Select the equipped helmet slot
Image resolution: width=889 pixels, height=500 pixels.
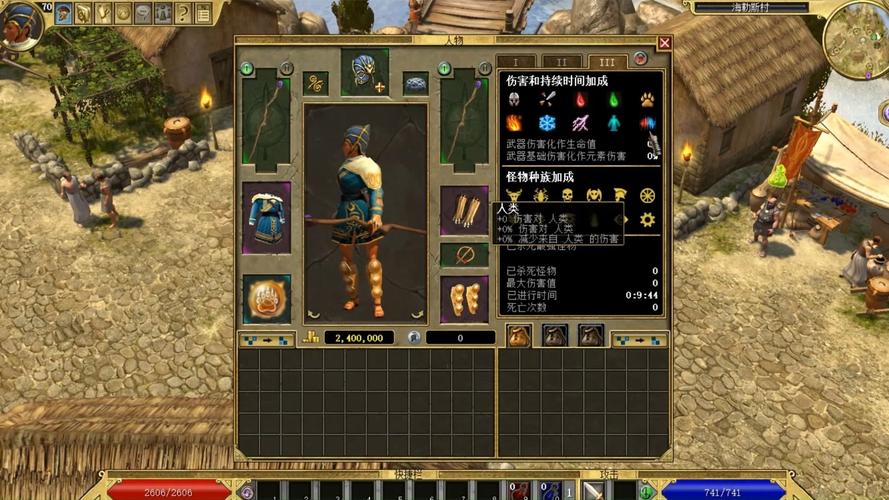click(363, 72)
